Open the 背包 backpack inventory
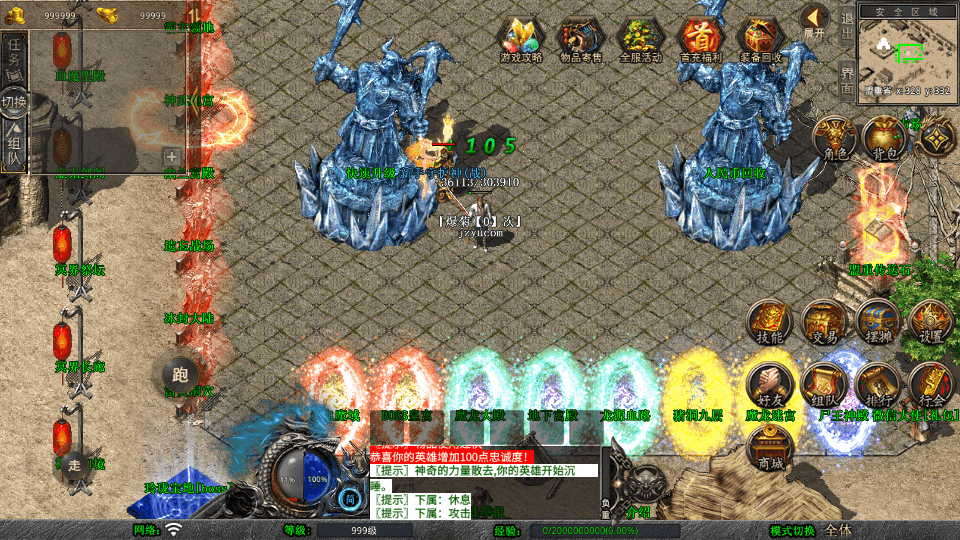Screen dimensions: 960x540 884,138
